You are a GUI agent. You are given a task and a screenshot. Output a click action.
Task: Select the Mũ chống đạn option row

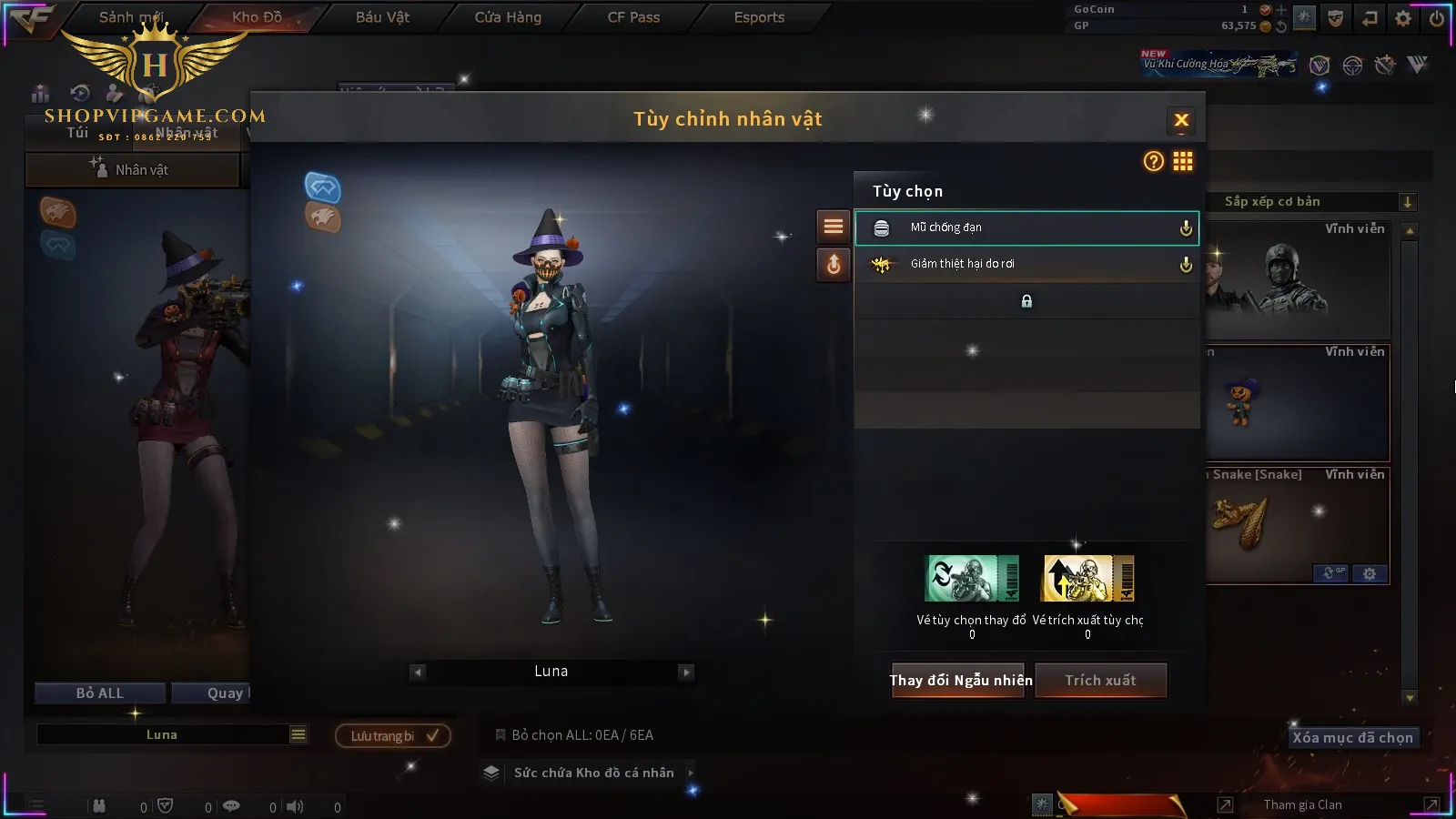1026,227
